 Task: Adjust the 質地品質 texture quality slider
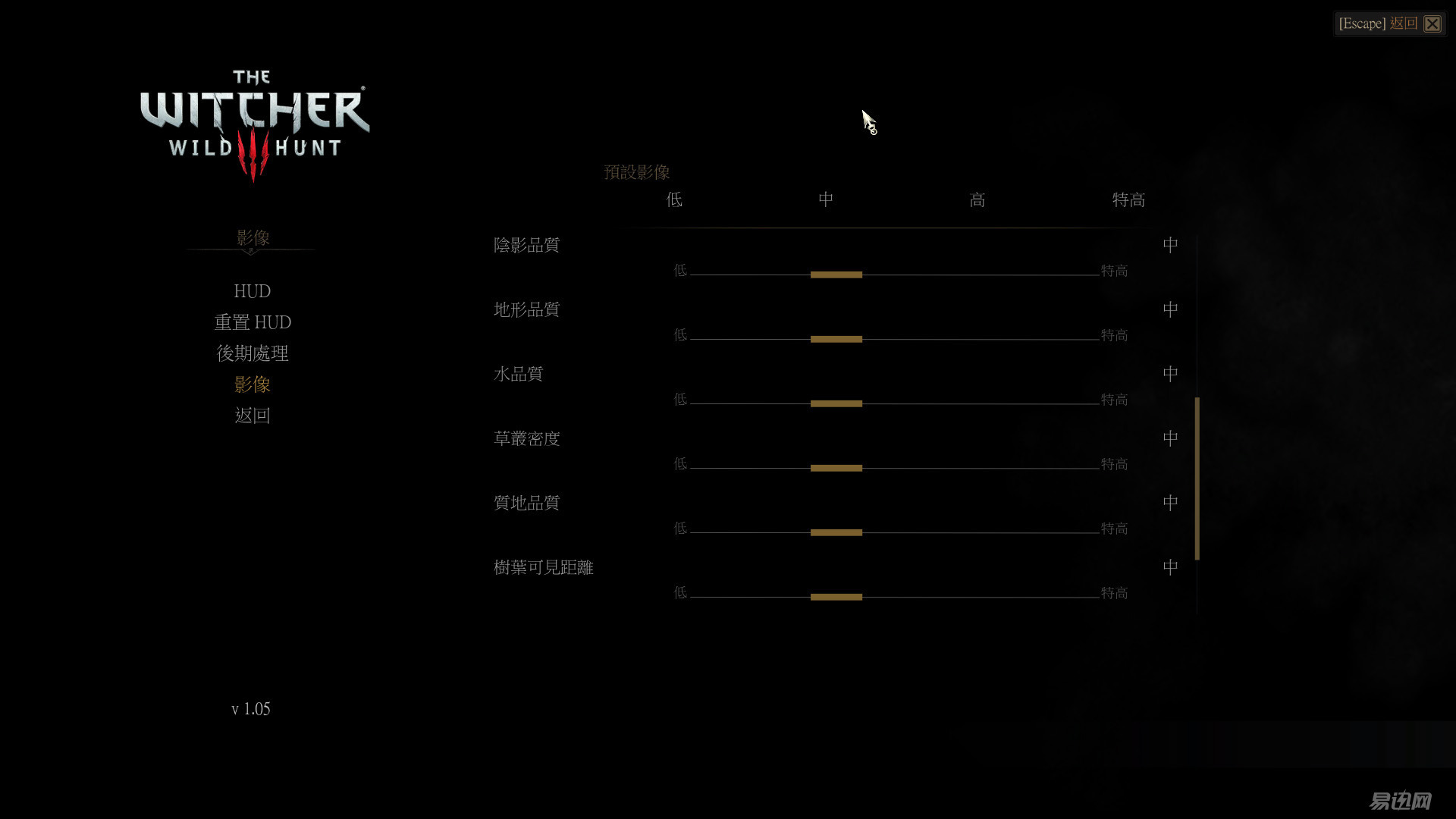coord(836,532)
